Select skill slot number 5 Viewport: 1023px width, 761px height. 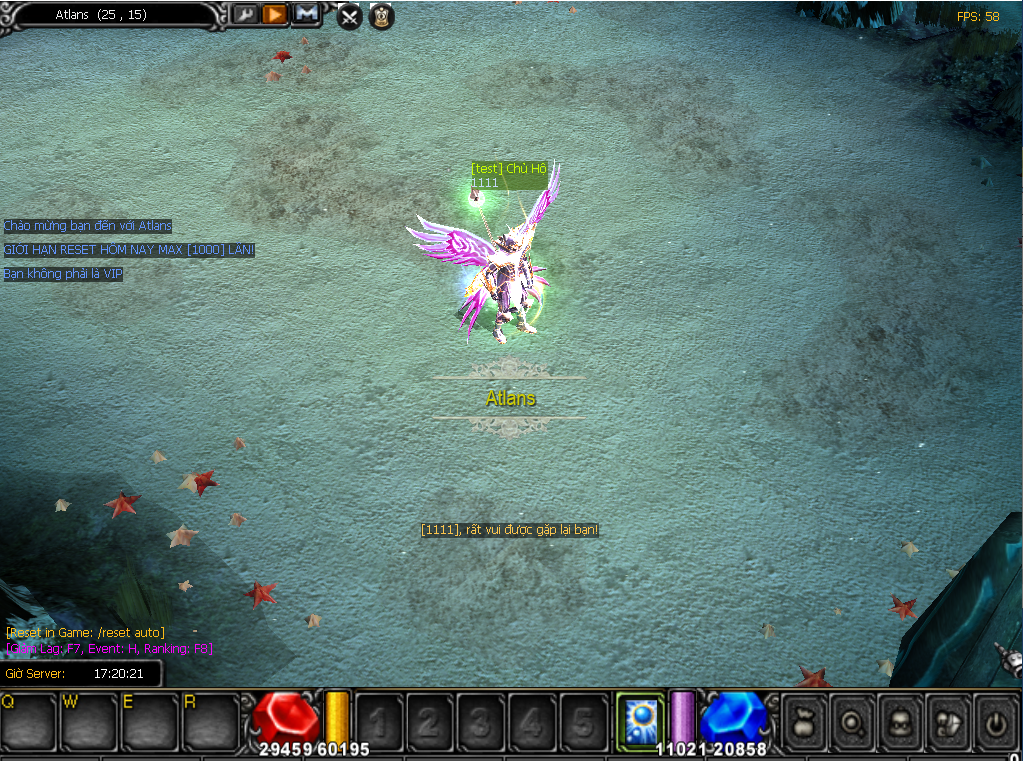(584, 720)
